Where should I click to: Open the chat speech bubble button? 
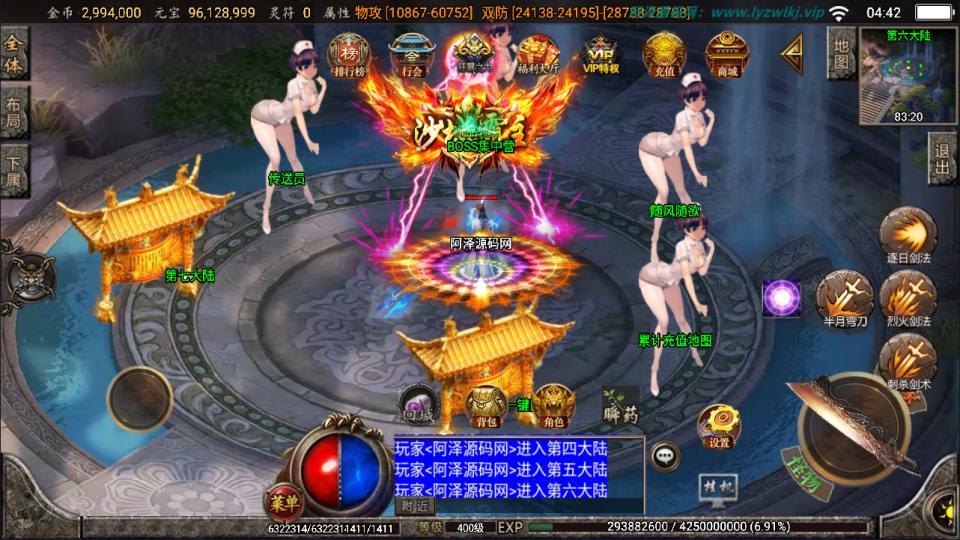[x=665, y=457]
